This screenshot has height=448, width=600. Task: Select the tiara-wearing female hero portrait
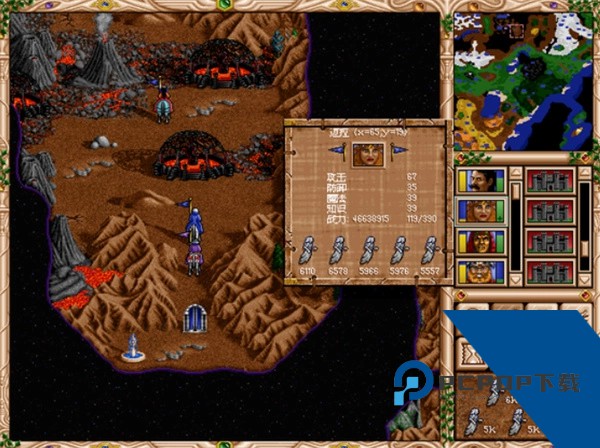tap(478, 211)
